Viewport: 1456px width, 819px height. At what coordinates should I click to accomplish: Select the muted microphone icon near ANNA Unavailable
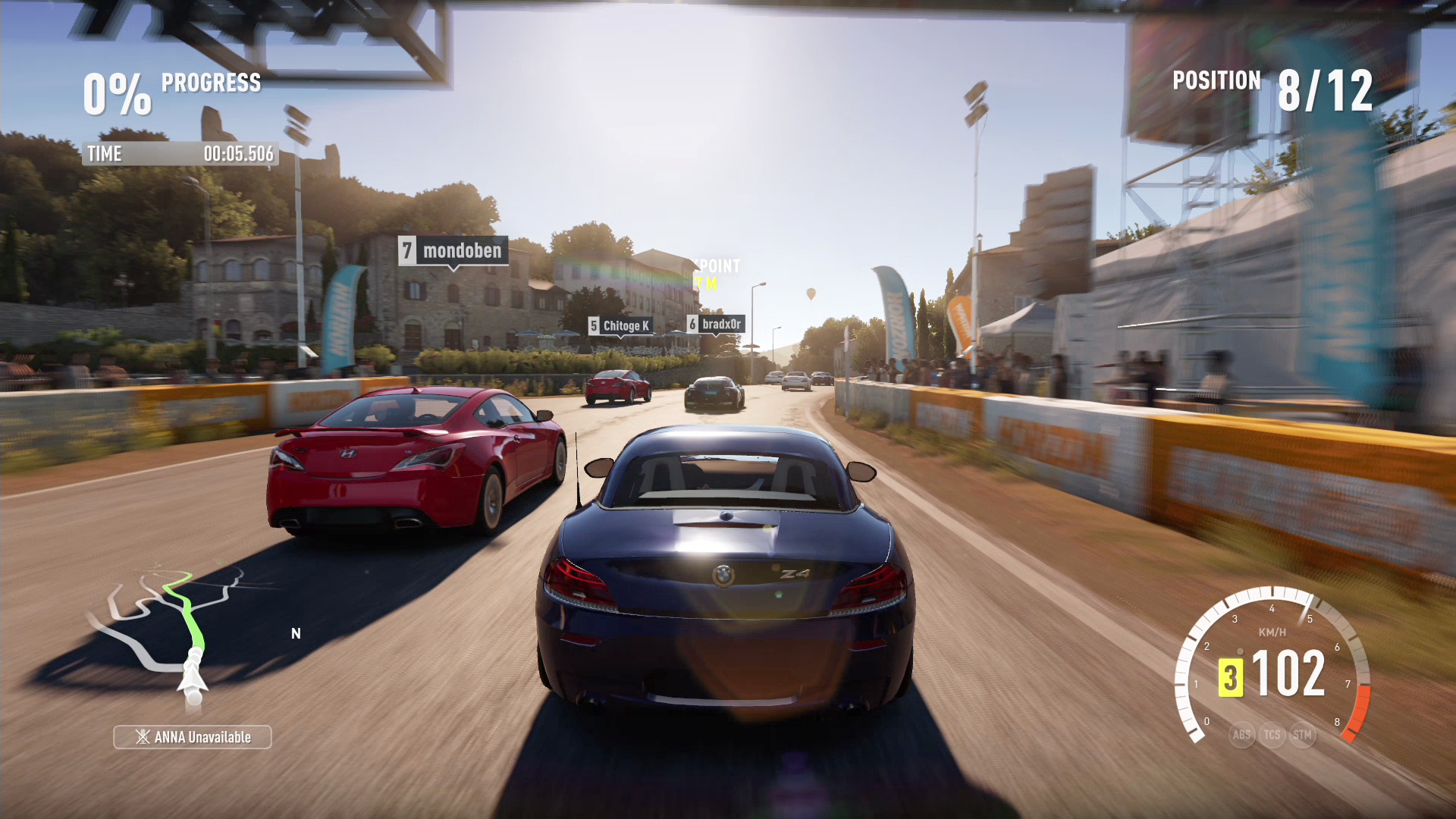click(x=141, y=736)
